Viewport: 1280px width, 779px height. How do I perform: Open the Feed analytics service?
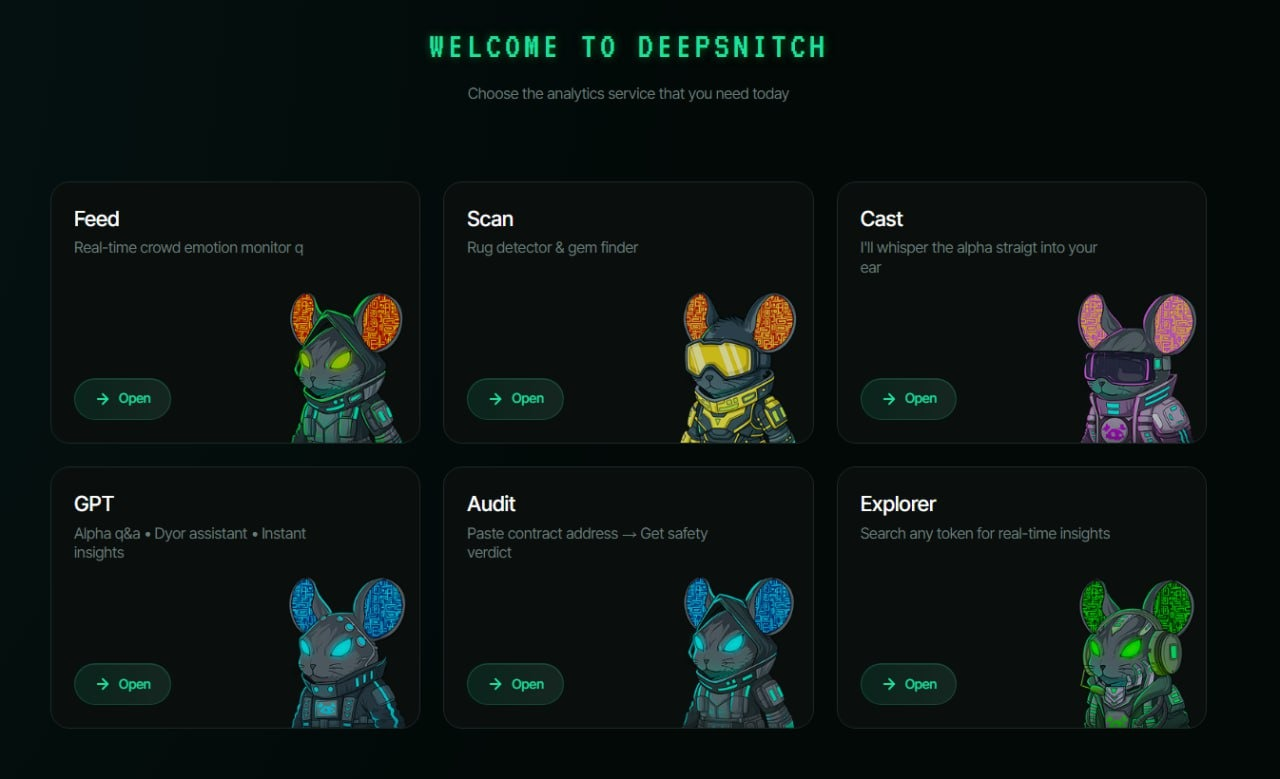122,398
